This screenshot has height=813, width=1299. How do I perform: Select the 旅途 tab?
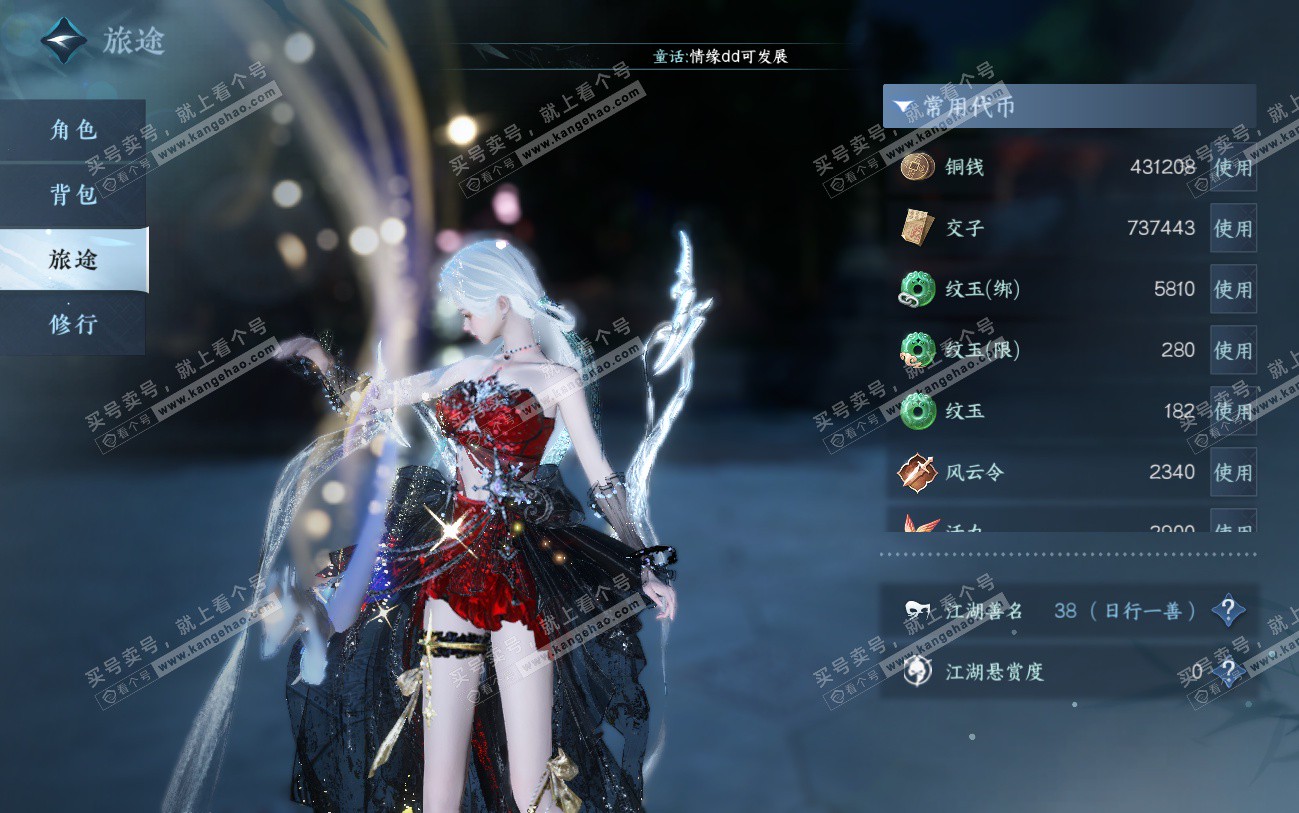click(73, 260)
